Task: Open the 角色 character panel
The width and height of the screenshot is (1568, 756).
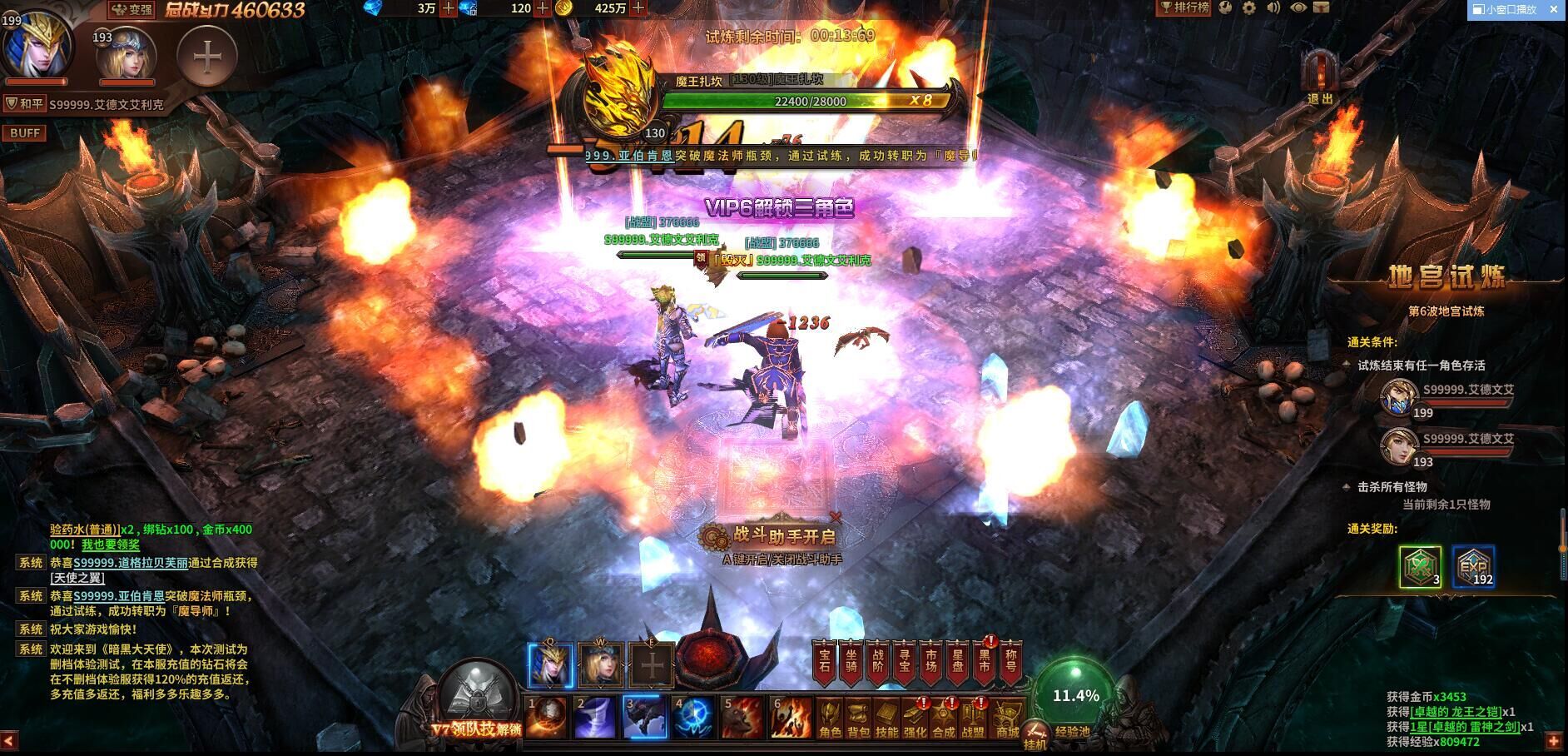Action: 830,719
